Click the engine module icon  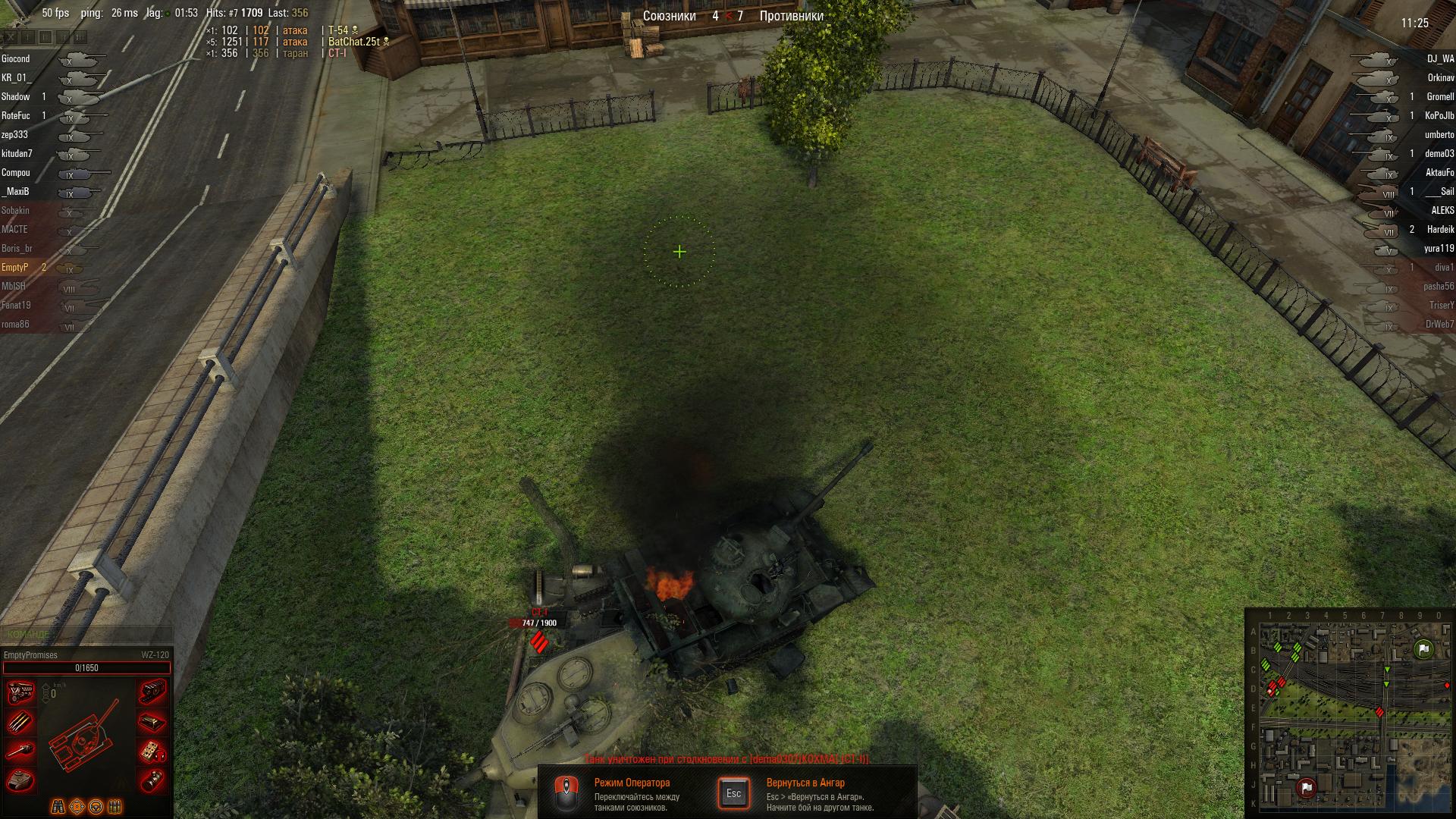click(x=20, y=692)
